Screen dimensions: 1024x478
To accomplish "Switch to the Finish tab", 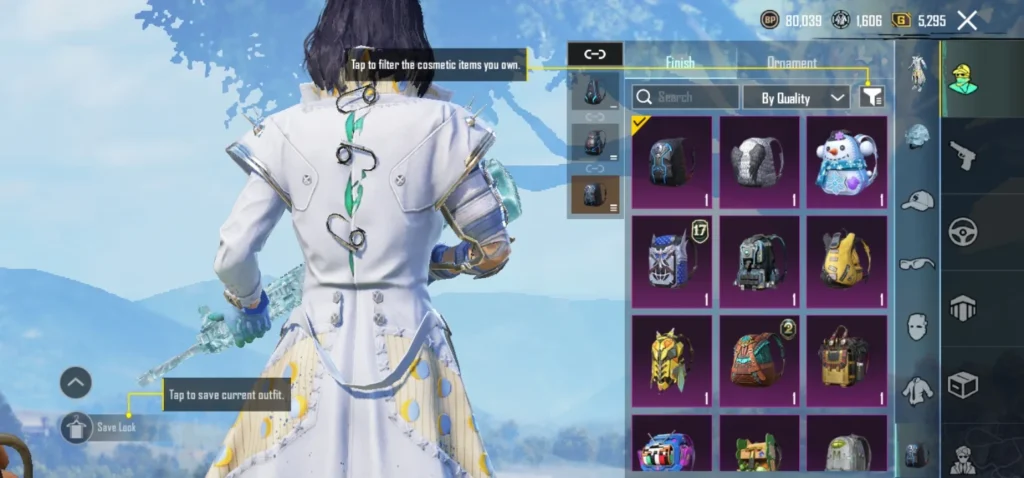I will (x=680, y=62).
